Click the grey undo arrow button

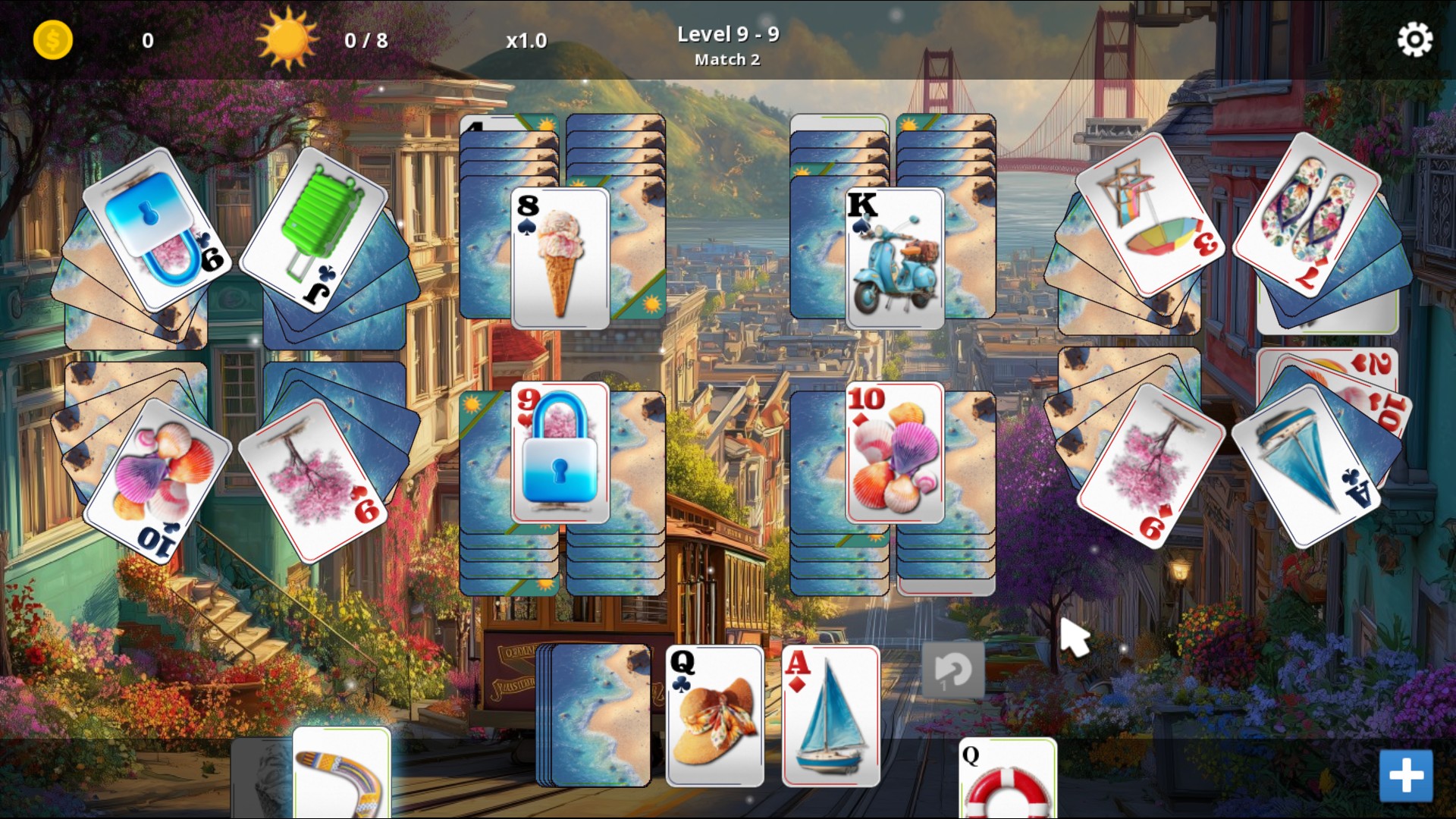coord(953,670)
